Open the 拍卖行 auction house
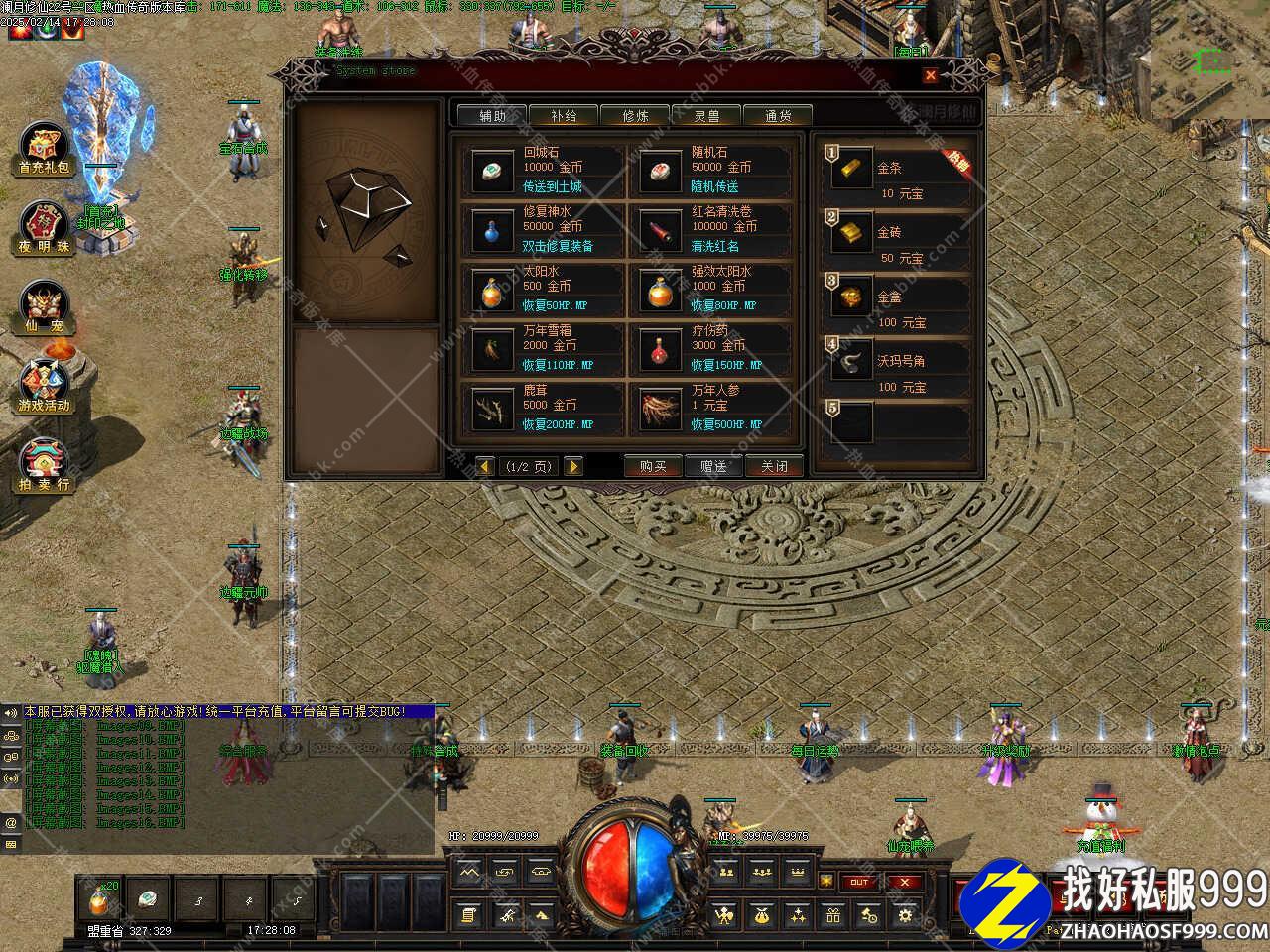The image size is (1270, 952). [44, 466]
